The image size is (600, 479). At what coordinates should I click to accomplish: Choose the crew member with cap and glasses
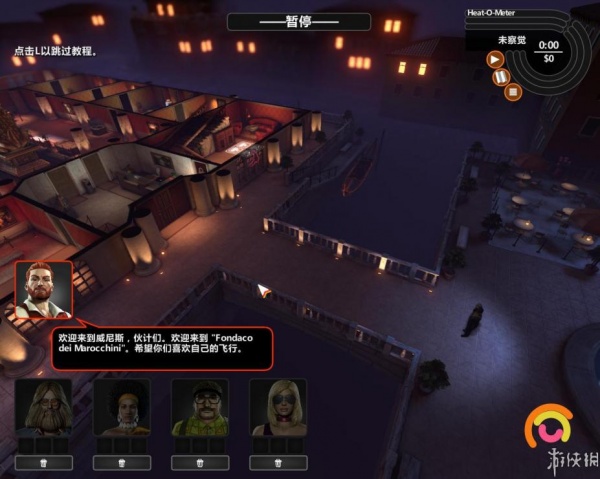tap(200, 407)
